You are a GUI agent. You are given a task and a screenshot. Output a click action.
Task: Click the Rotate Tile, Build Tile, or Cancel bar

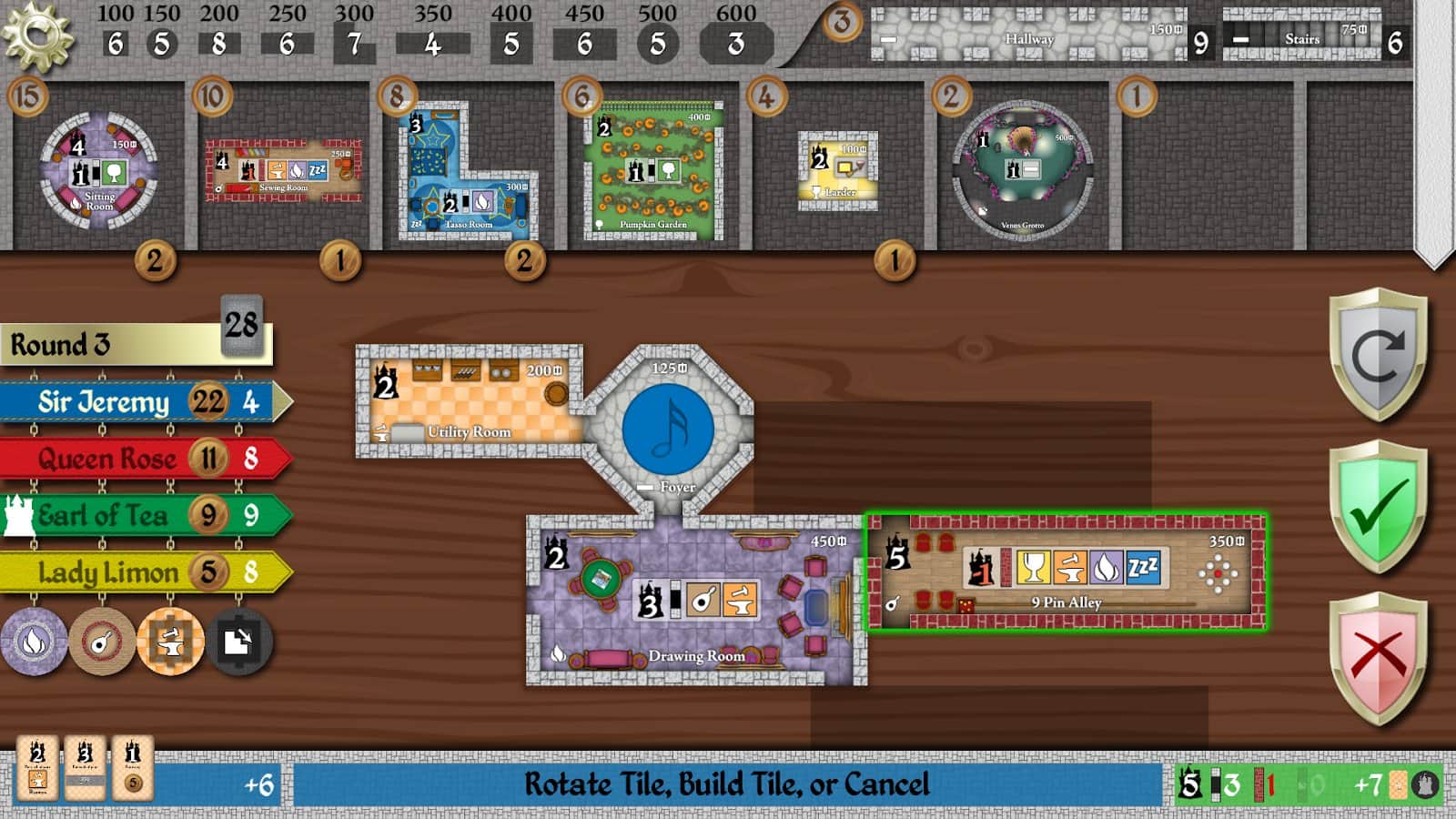coord(728,781)
